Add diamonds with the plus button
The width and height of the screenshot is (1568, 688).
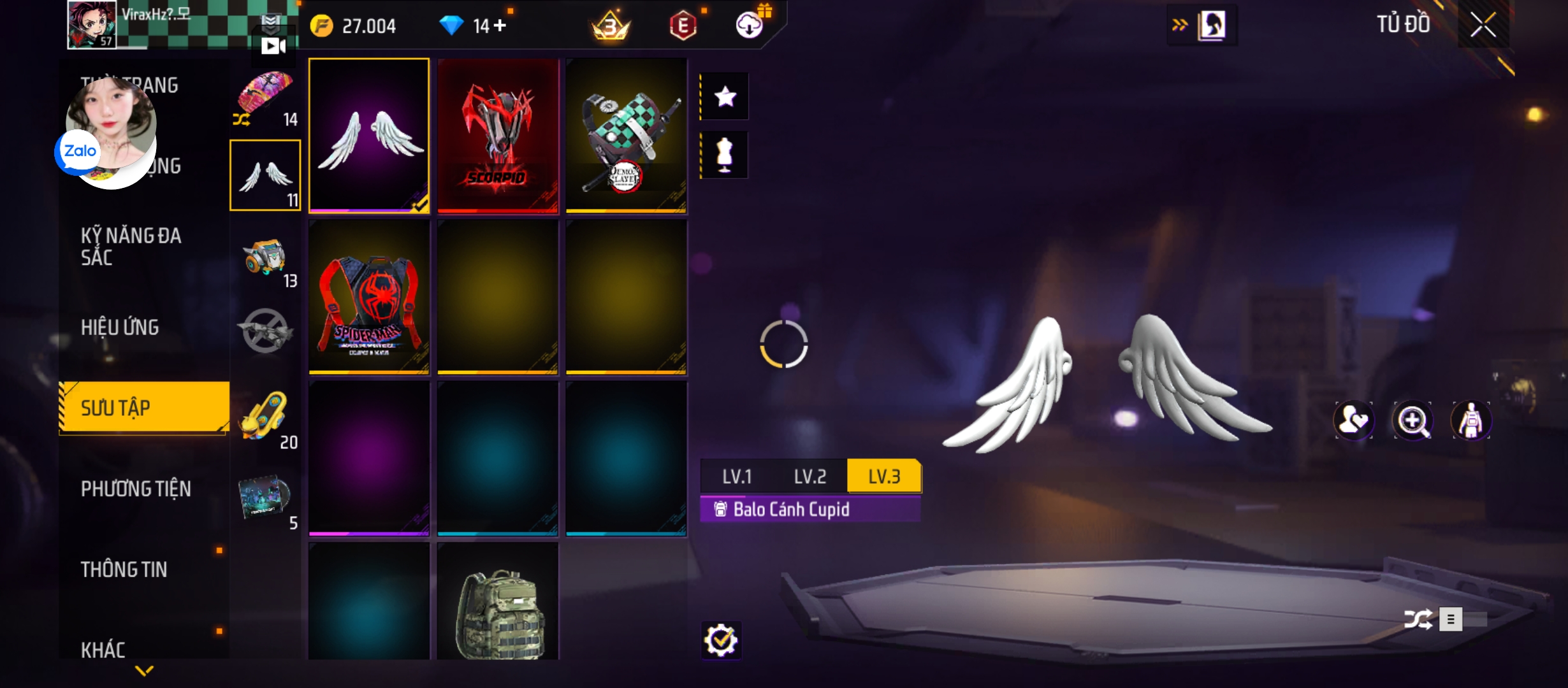click(500, 25)
